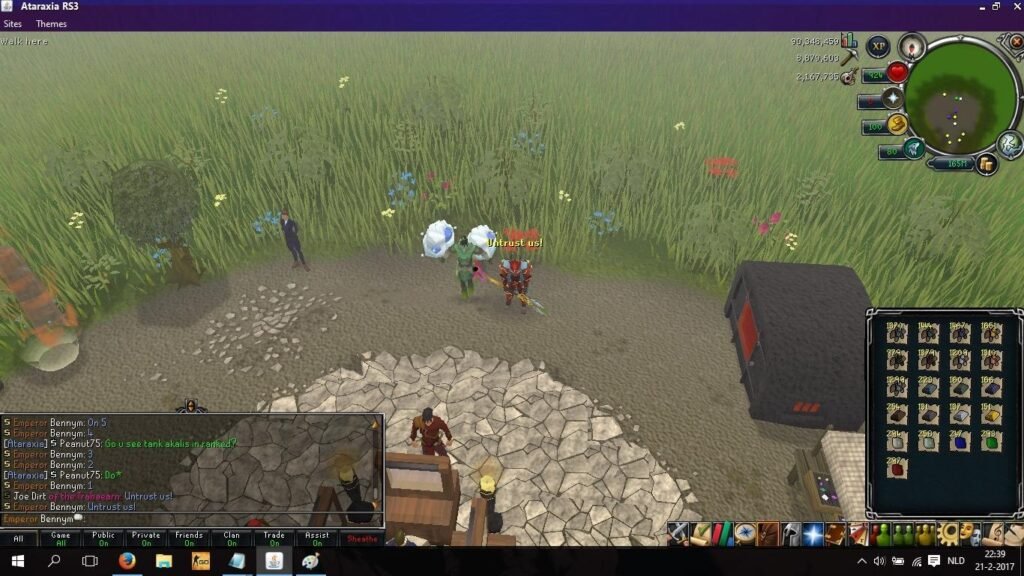The width and height of the screenshot is (1024, 576).
Task: Click the summoning wolf orb
Action: [913, 149]
